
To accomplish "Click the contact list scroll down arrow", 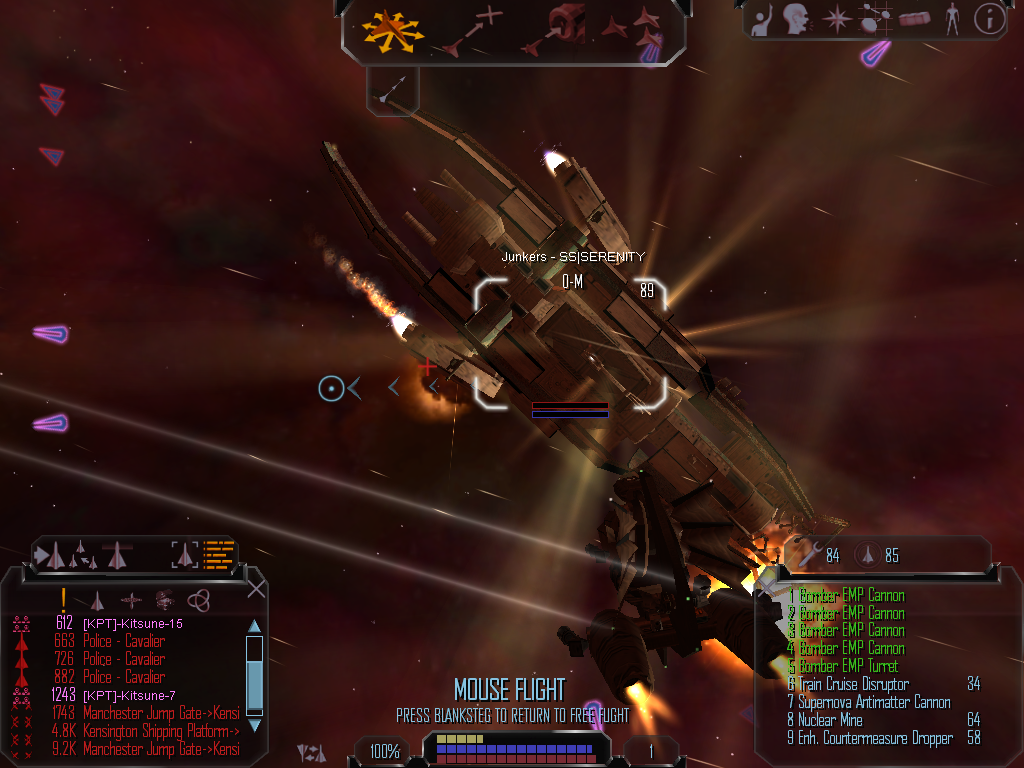I will coord(254,724).
